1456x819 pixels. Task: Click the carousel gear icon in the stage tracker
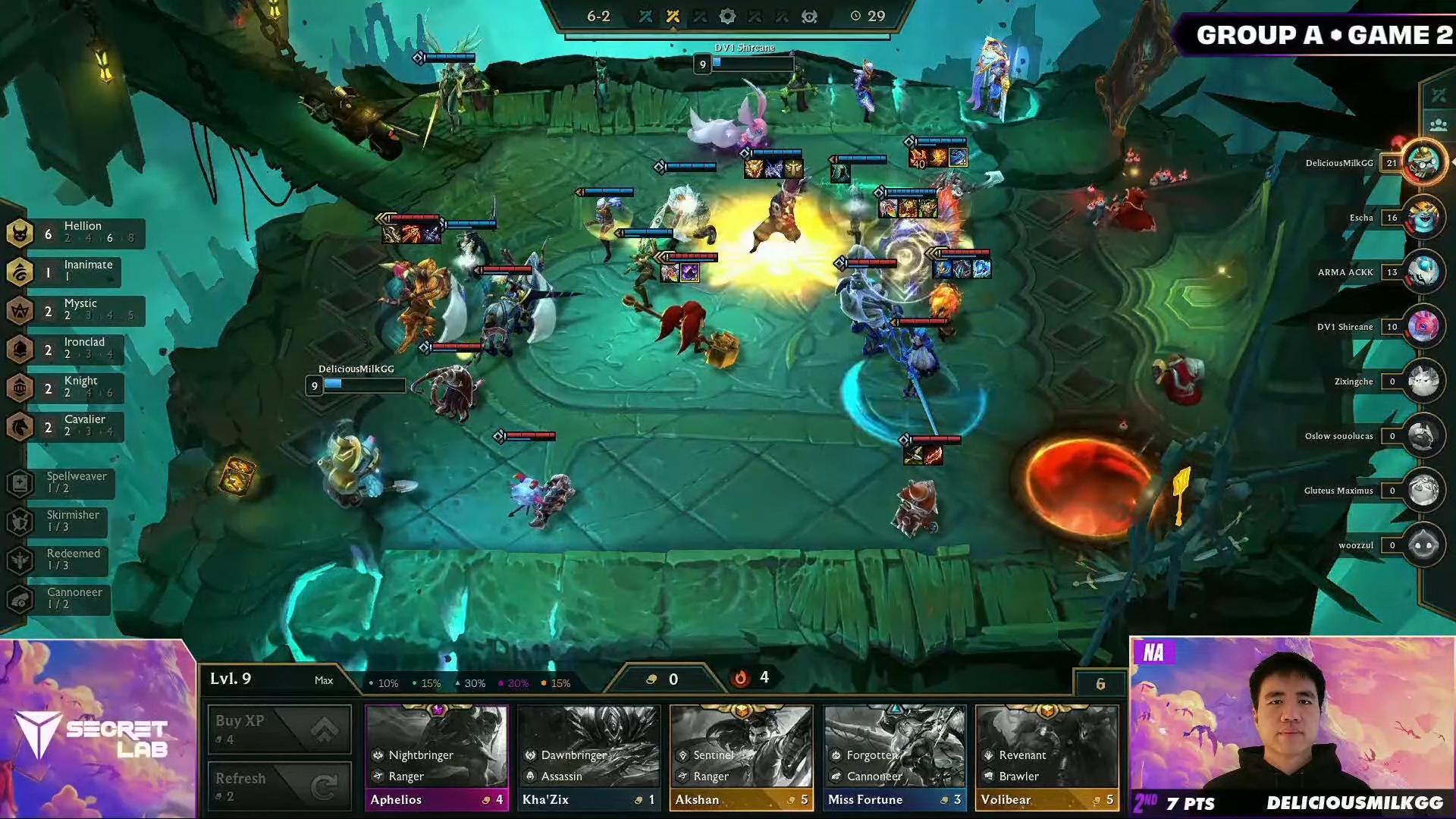tap(729, 17)
